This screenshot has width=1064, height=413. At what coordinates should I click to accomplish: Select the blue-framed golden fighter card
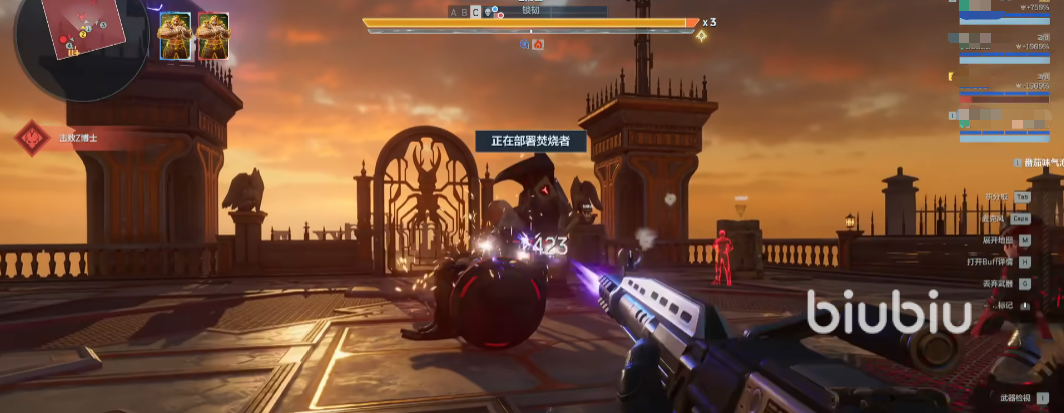(x=174, y=37)
